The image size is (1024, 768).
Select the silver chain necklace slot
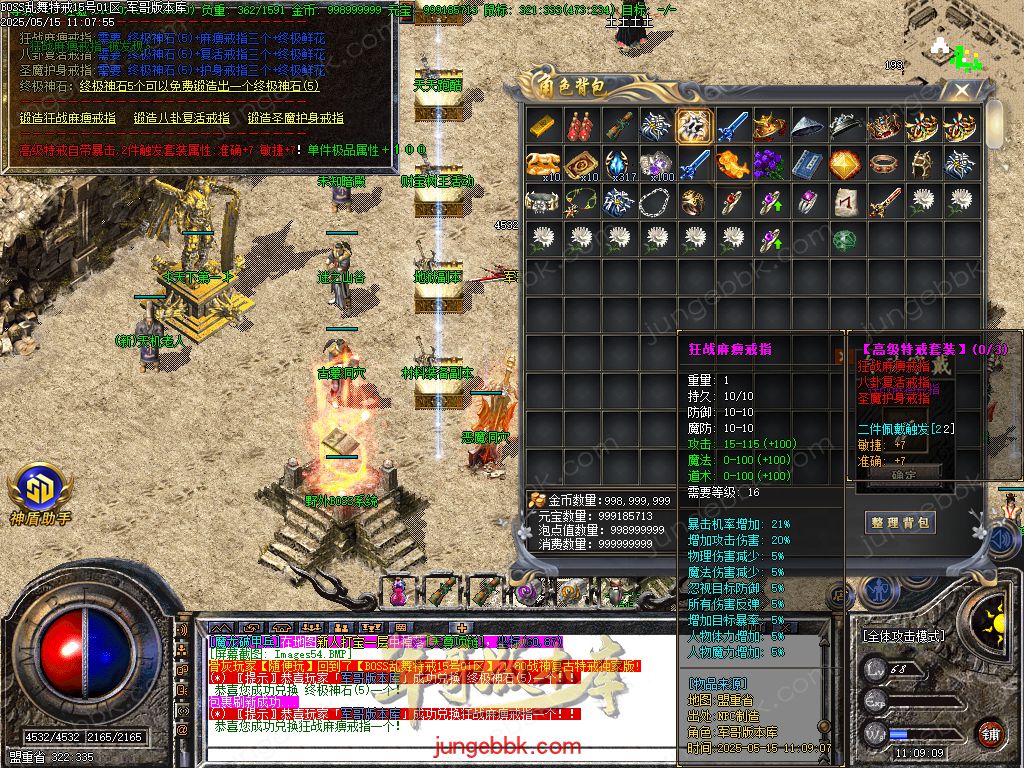tap(657, 200)
